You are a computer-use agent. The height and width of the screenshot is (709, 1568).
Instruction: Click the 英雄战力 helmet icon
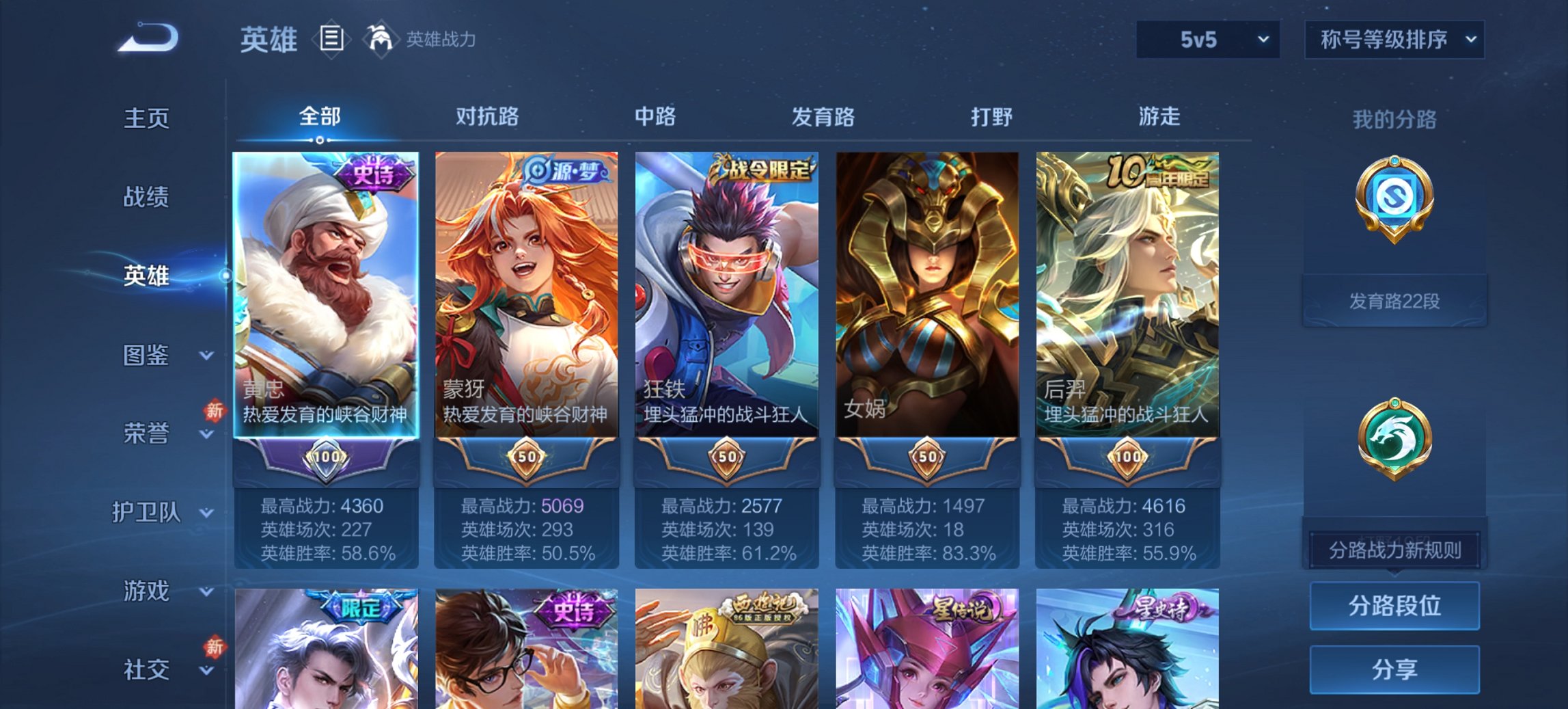[x=381, y=39]
